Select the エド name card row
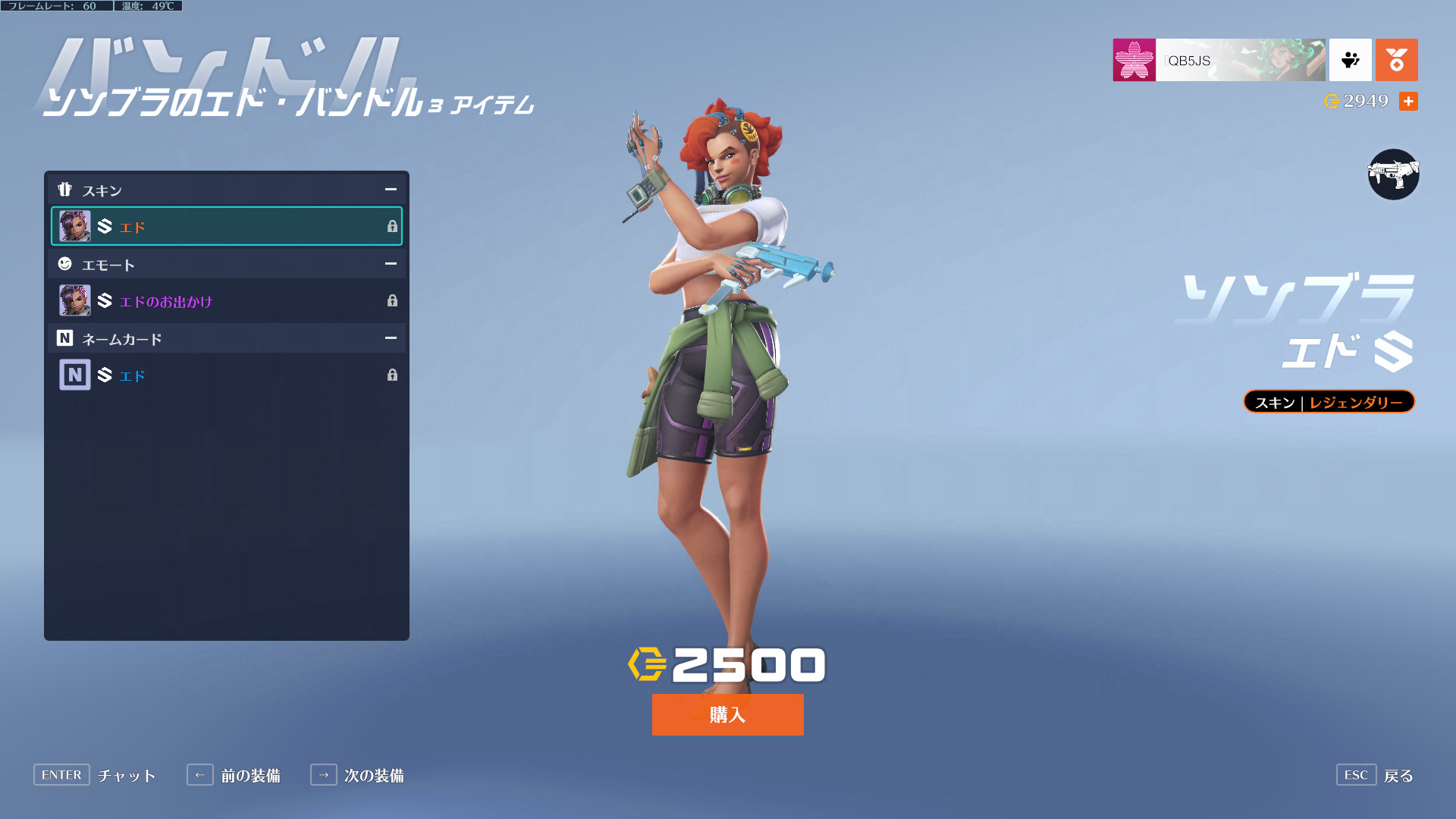Screen dimensions: 1456x819 [x=226, y=375]
